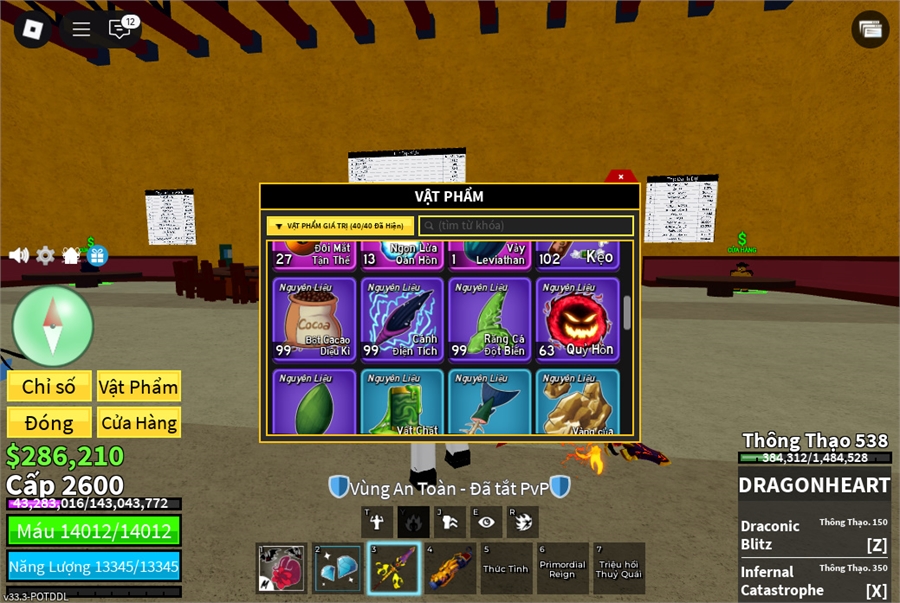
Task: Open the Vật Phẩm Giá Trị filter dropdown
Action: coord(340,226)
